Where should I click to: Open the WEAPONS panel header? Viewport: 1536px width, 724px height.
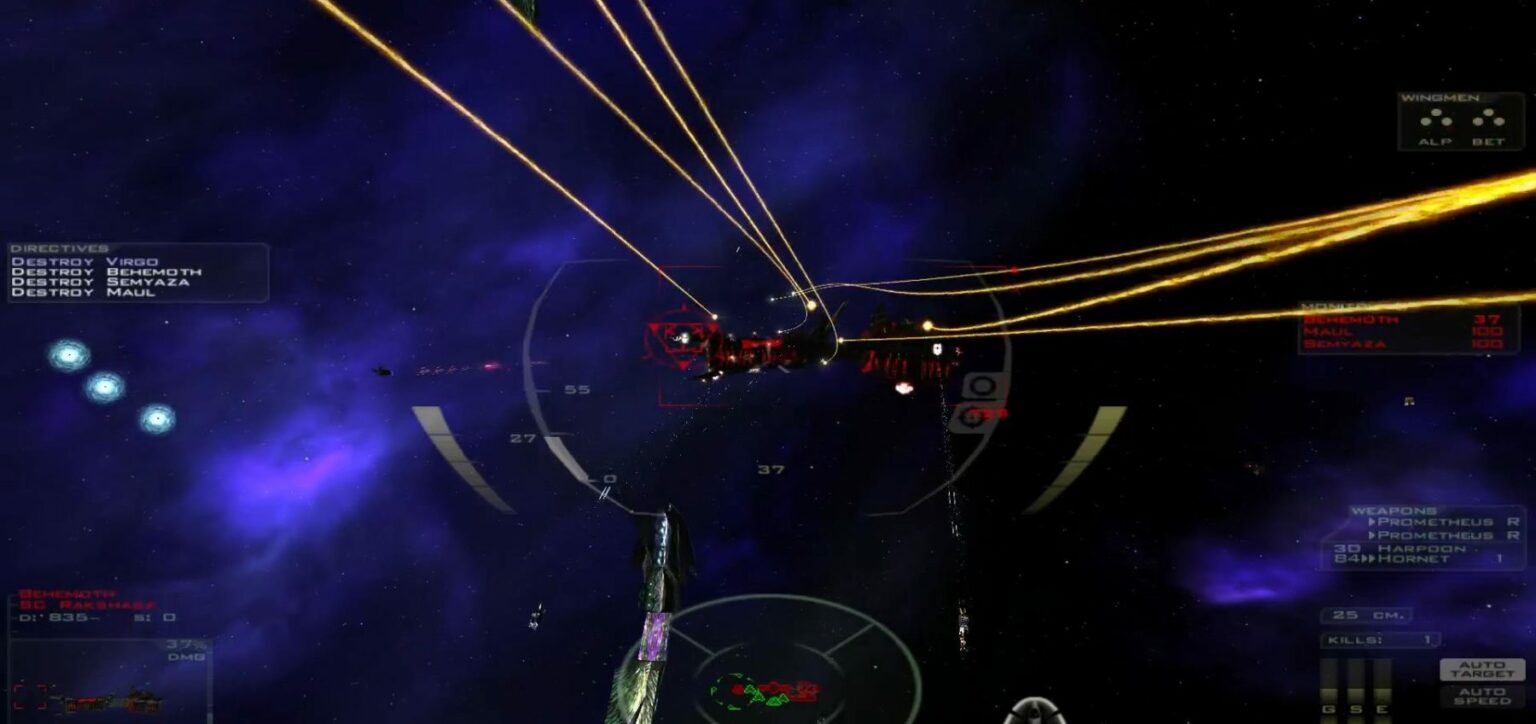coord(1395,511)
